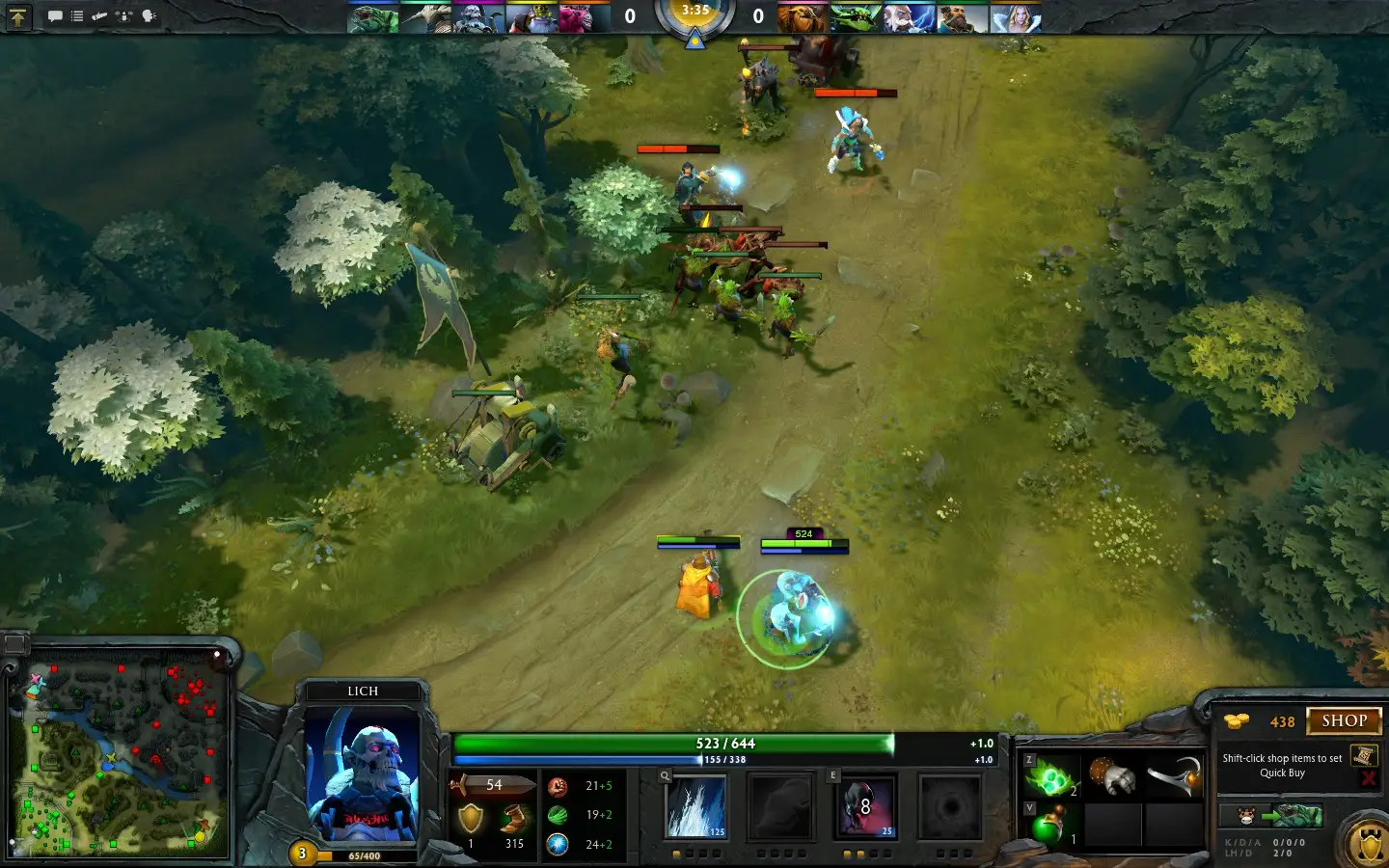Click the courier deliver items button

tap(1269, 817)
